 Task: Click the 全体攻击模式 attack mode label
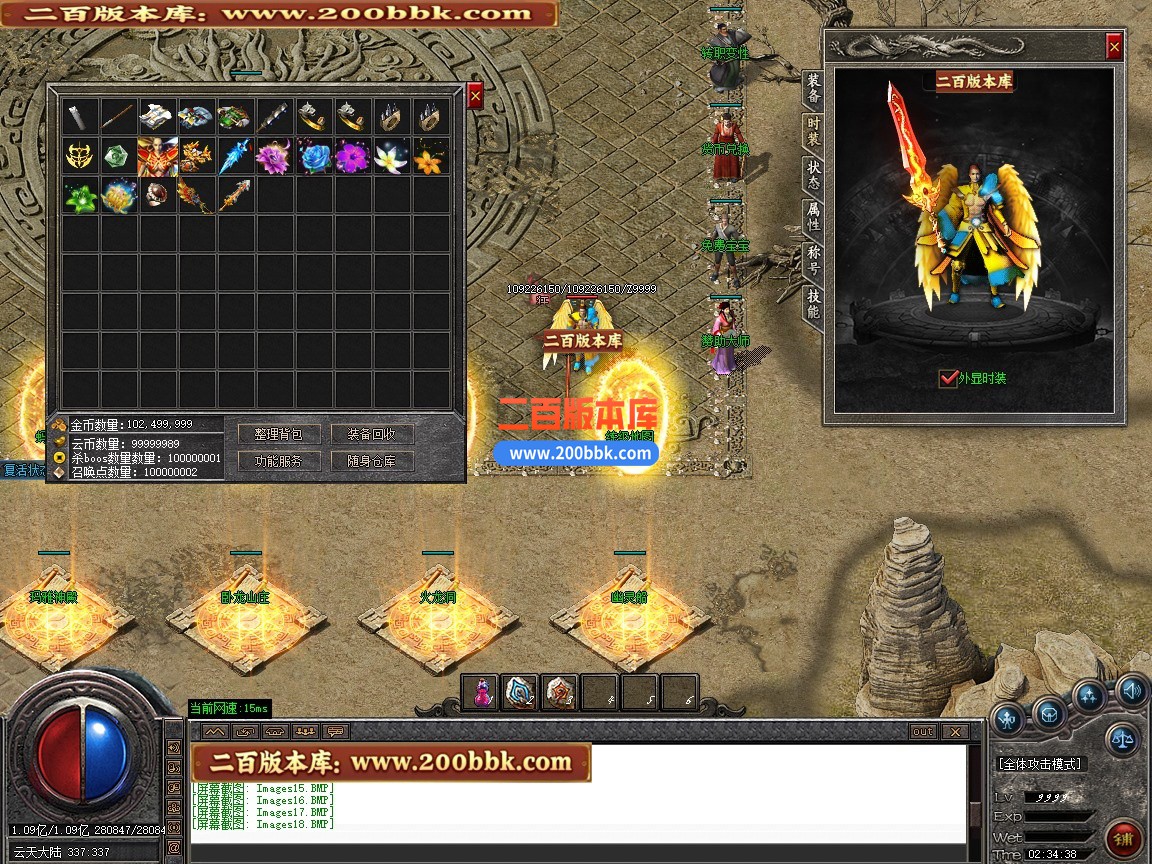(x=1040, y=764)
